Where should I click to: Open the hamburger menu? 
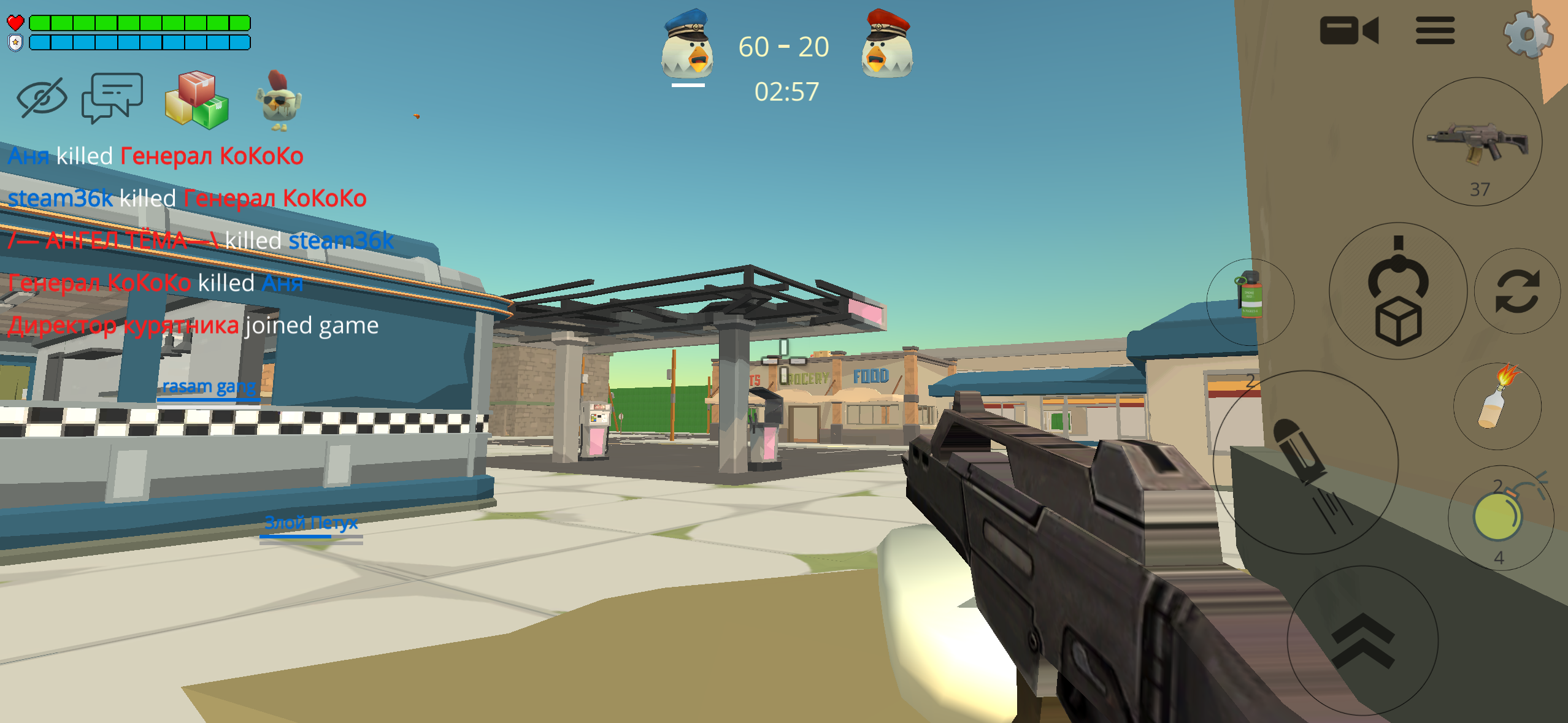[1436, 30]
